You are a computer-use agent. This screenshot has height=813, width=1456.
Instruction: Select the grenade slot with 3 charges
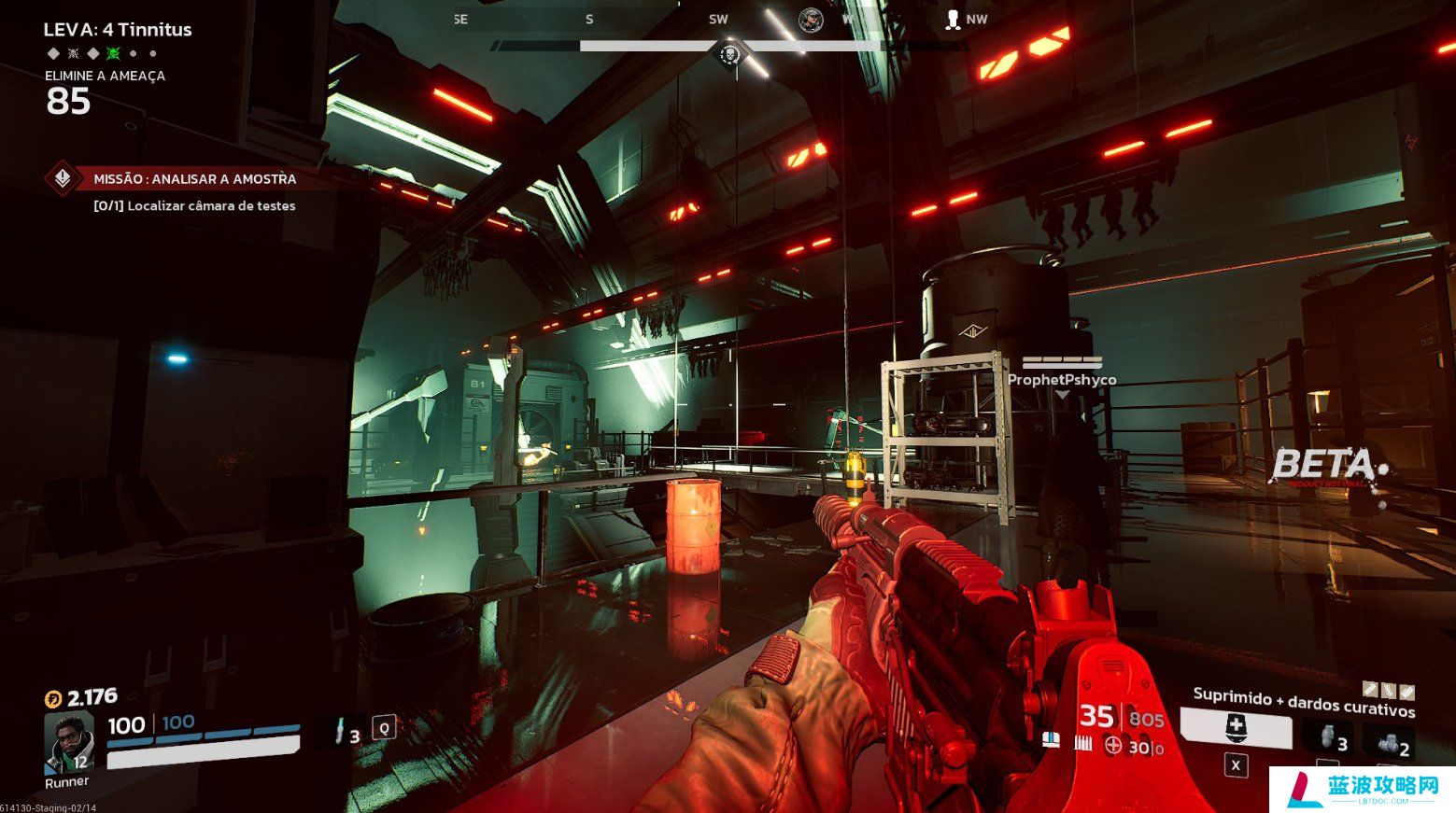(1328, 737)
